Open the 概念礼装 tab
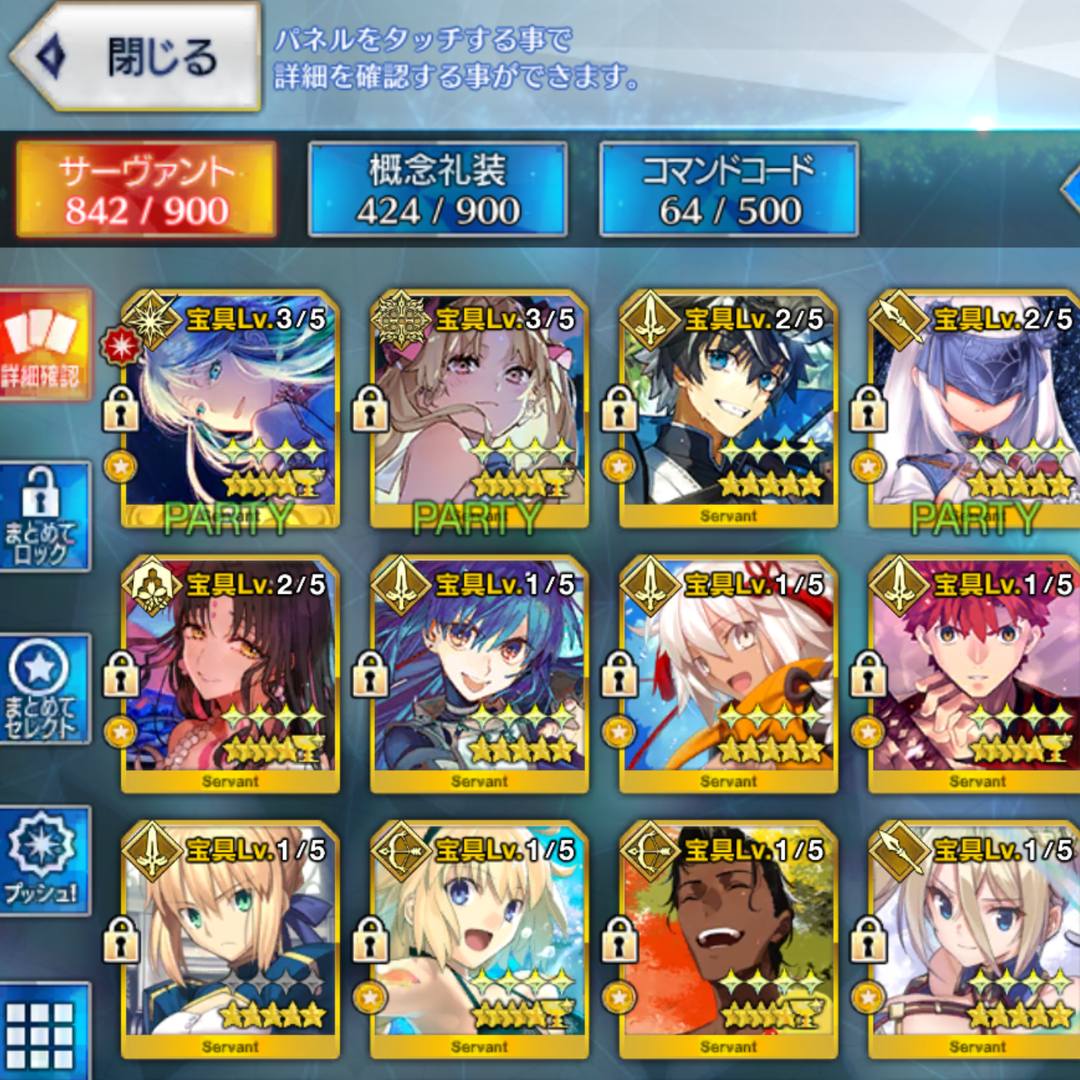 (x=438, y=190)
